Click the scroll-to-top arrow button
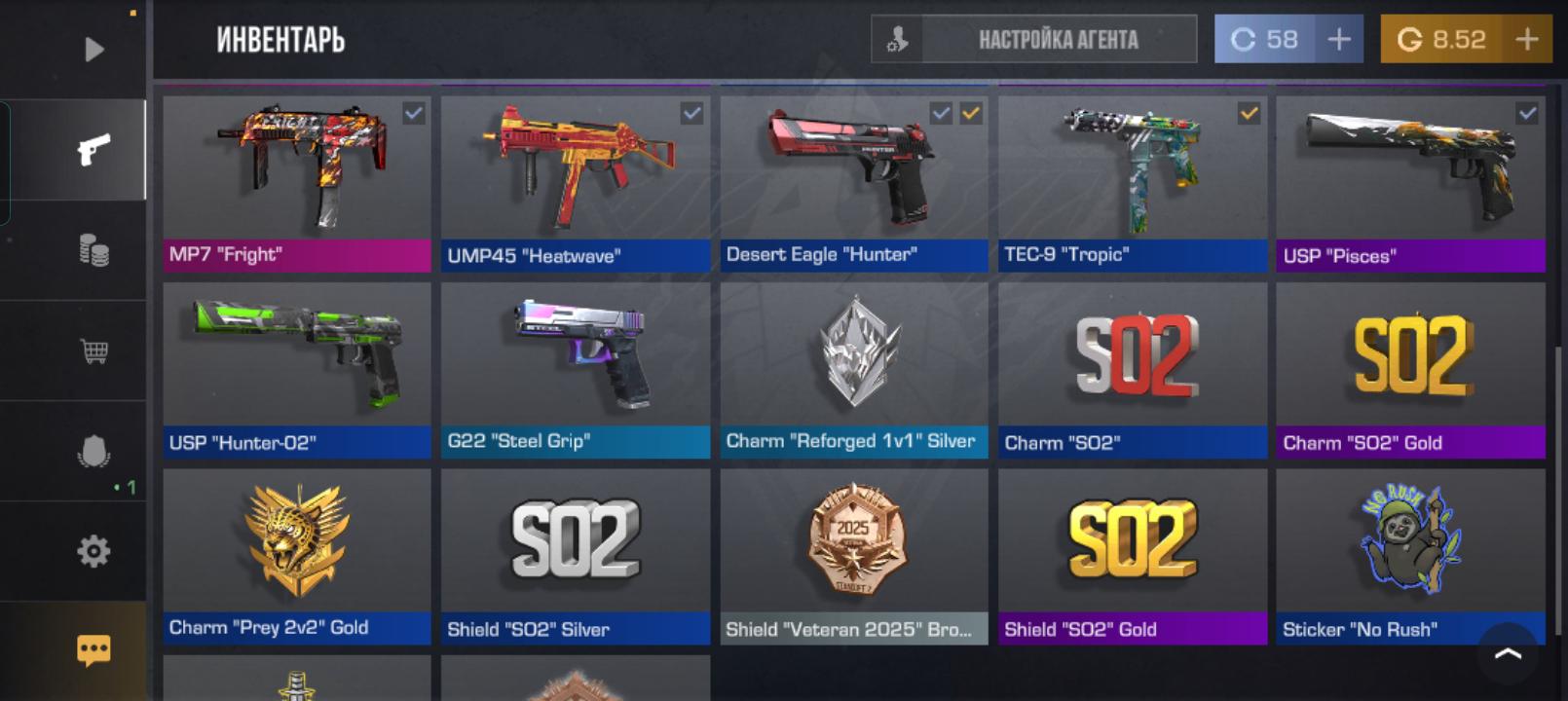Image resolution: width=1568 pixels, height=701 pixels. point(1508,653)
